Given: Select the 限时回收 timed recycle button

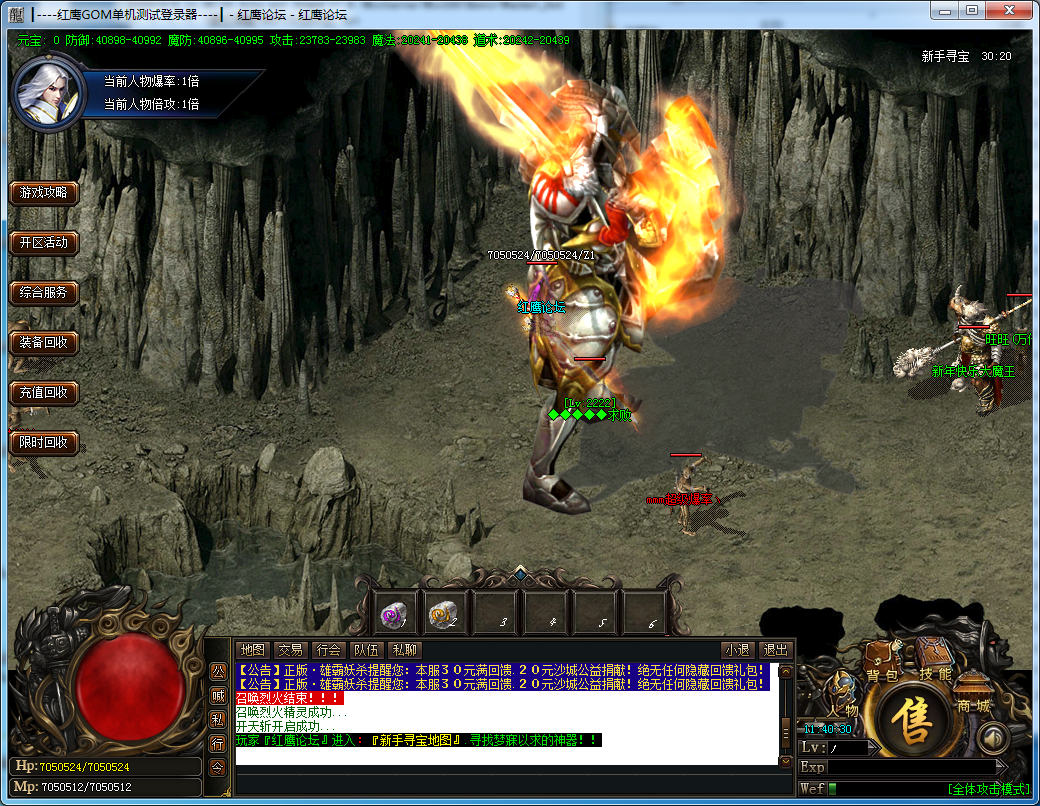Looking at the screenshot, I should (44, 443).
